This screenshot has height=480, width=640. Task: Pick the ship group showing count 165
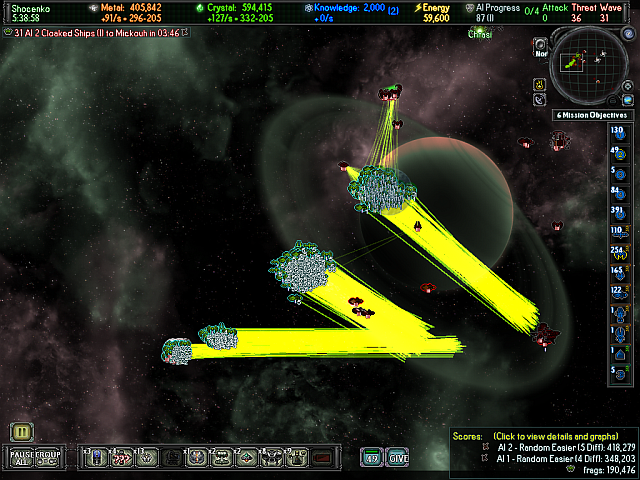pyautogui.click(x=617, y=271)
